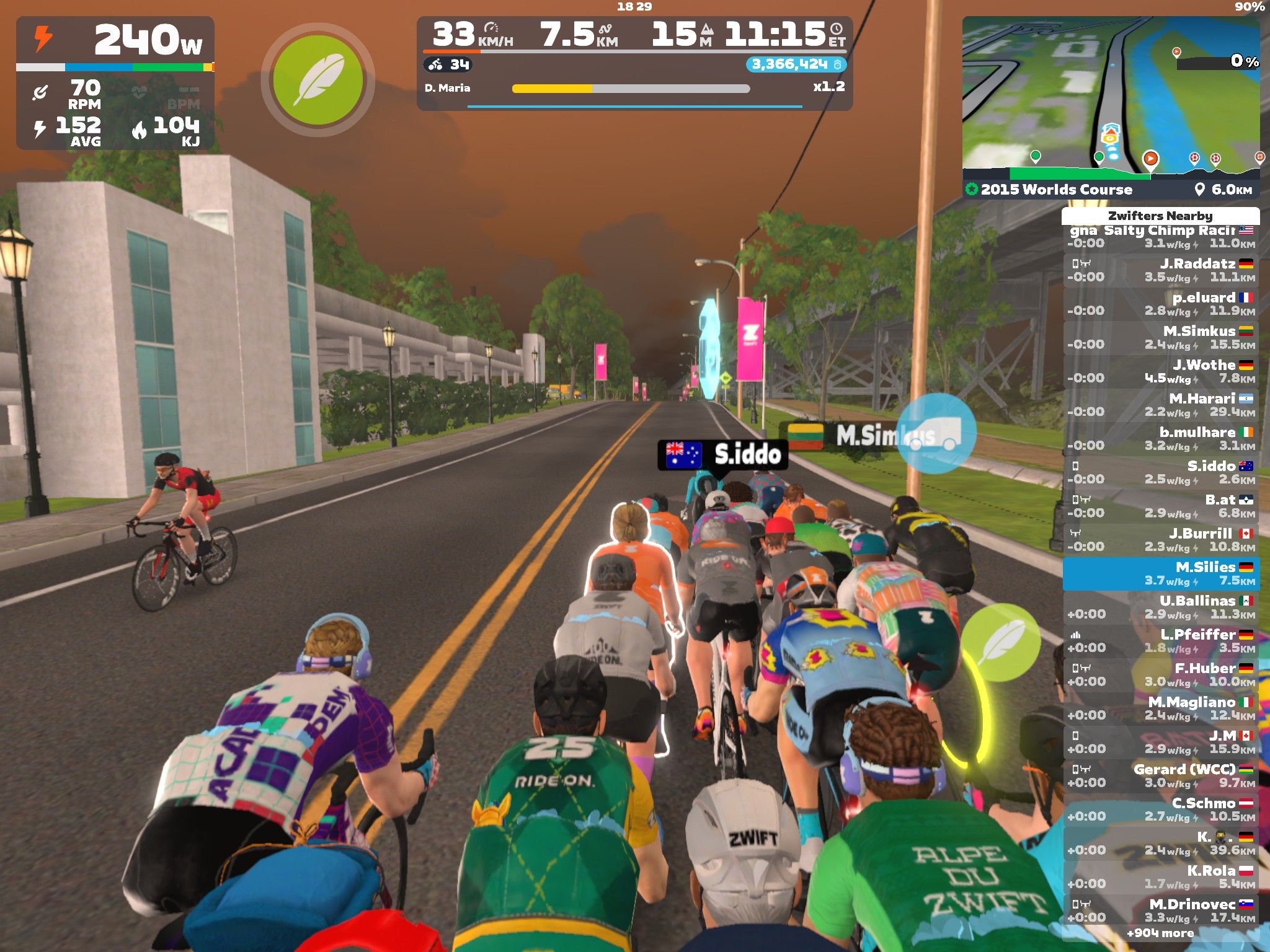Select F.Huber from the rider list

coord(1160,674)
